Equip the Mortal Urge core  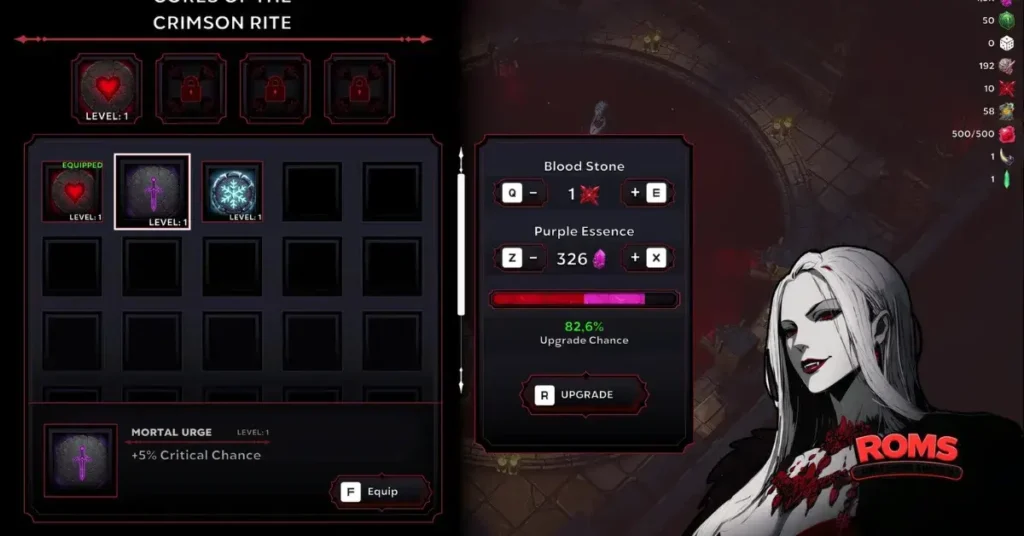coord(380,491)
